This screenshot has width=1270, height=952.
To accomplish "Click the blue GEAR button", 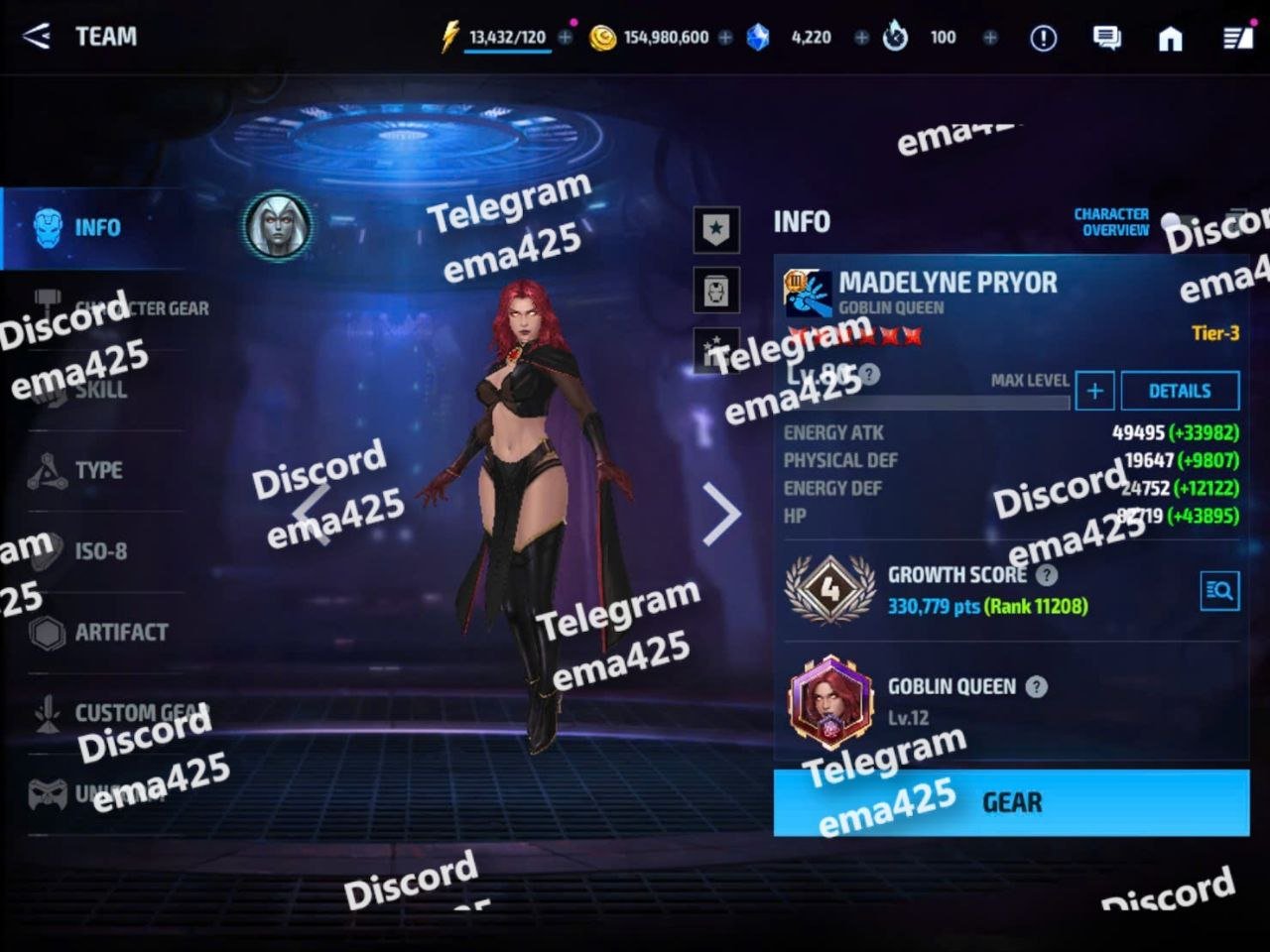I will [1011, 802].
